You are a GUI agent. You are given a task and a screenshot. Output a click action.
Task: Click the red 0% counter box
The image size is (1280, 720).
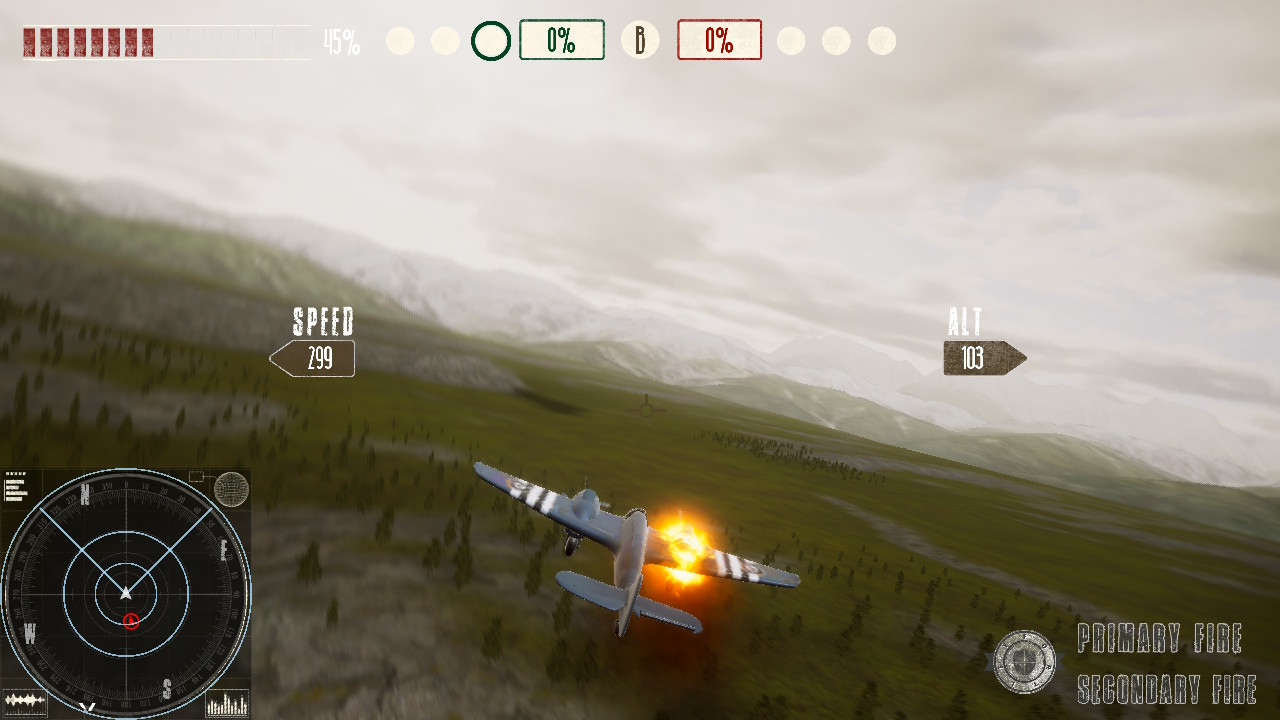click(719, 40)
